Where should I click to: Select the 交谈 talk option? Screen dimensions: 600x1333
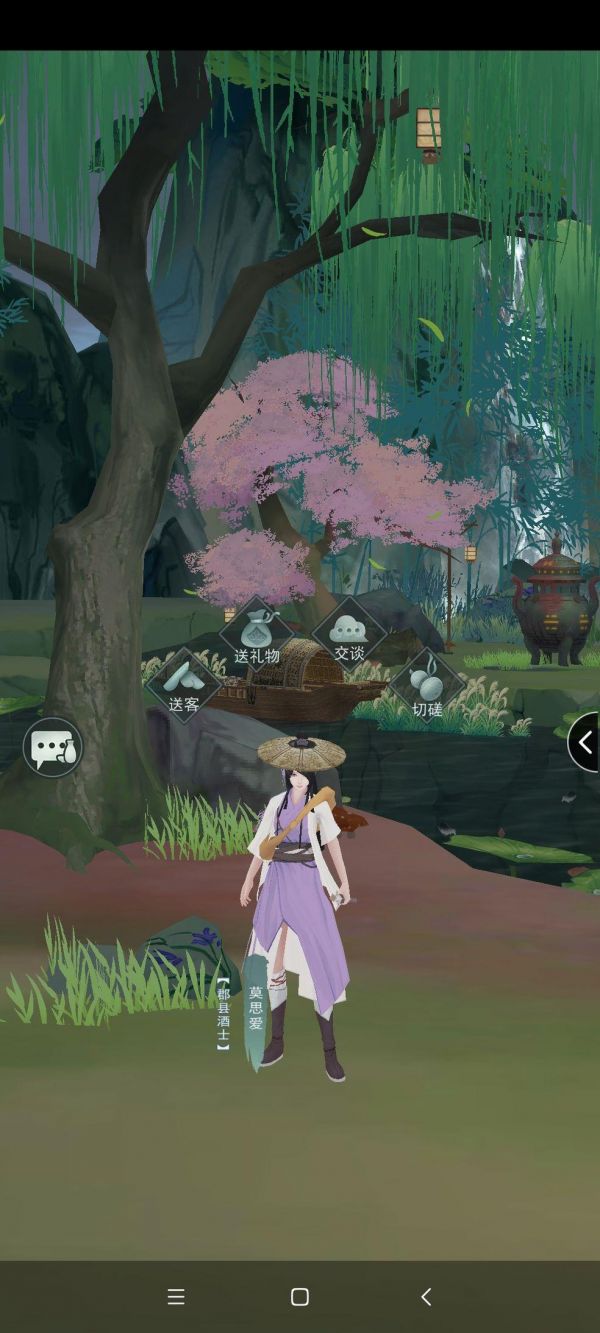click(349, 632)
